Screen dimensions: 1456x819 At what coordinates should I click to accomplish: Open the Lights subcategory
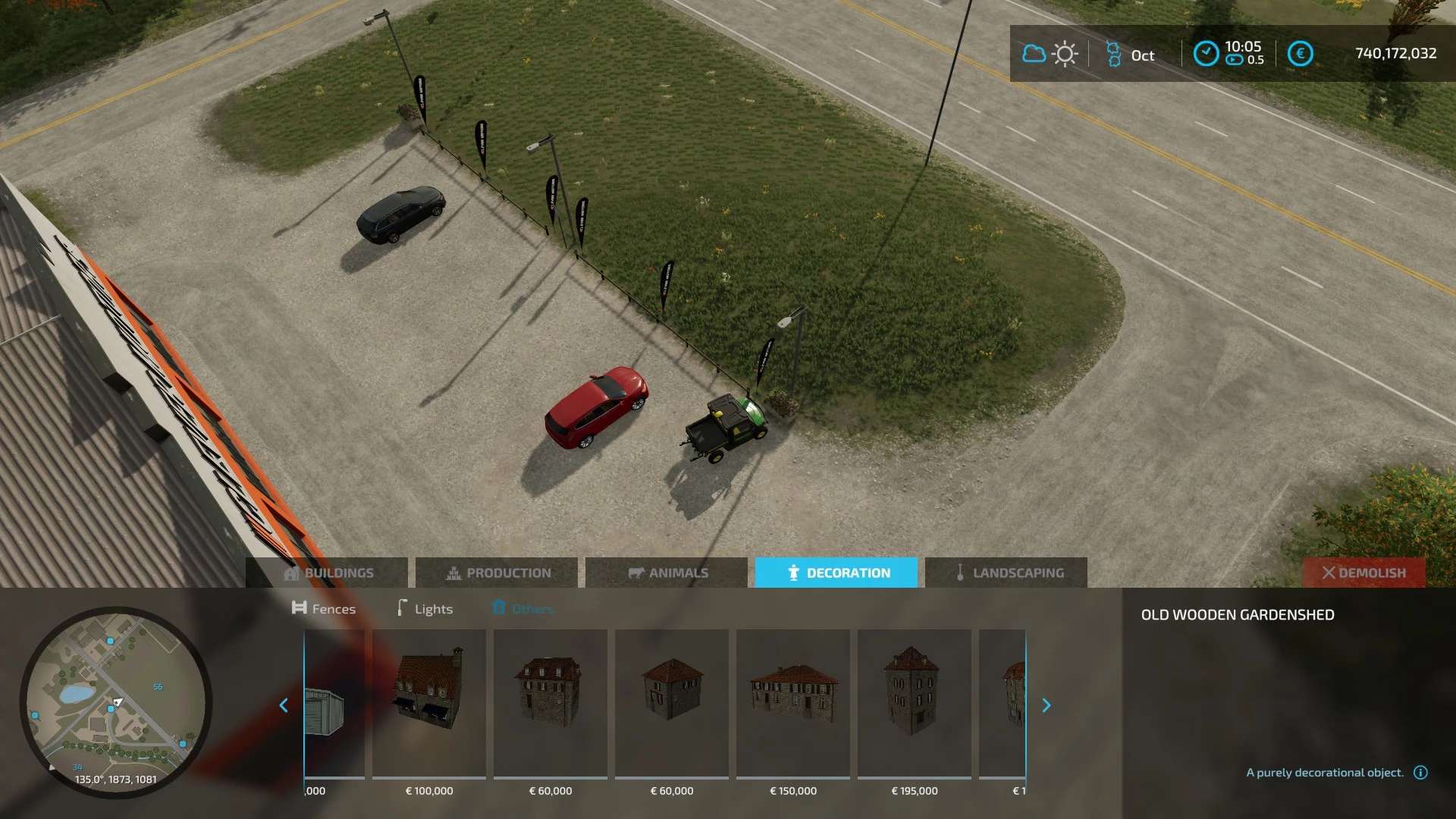tap(425, 608)
